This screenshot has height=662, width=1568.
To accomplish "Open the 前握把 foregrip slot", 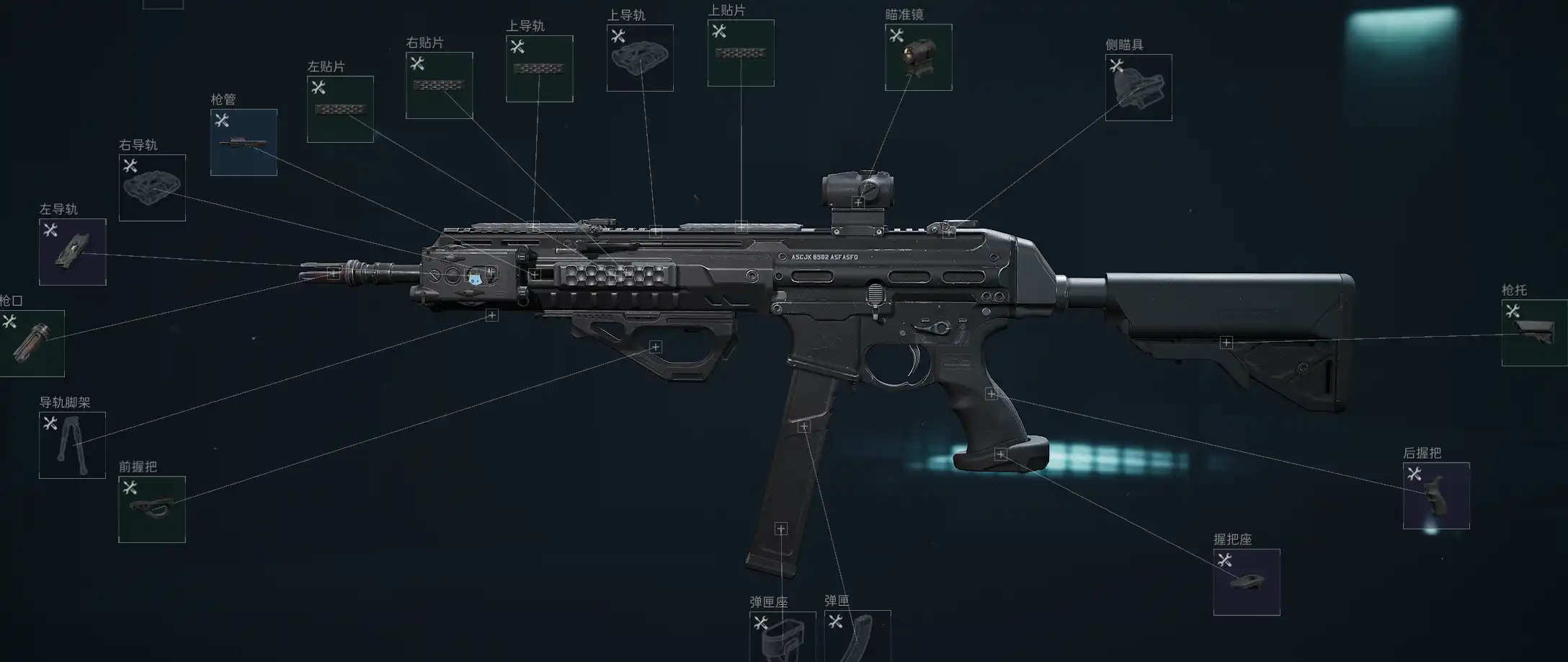I will point(152,509).
